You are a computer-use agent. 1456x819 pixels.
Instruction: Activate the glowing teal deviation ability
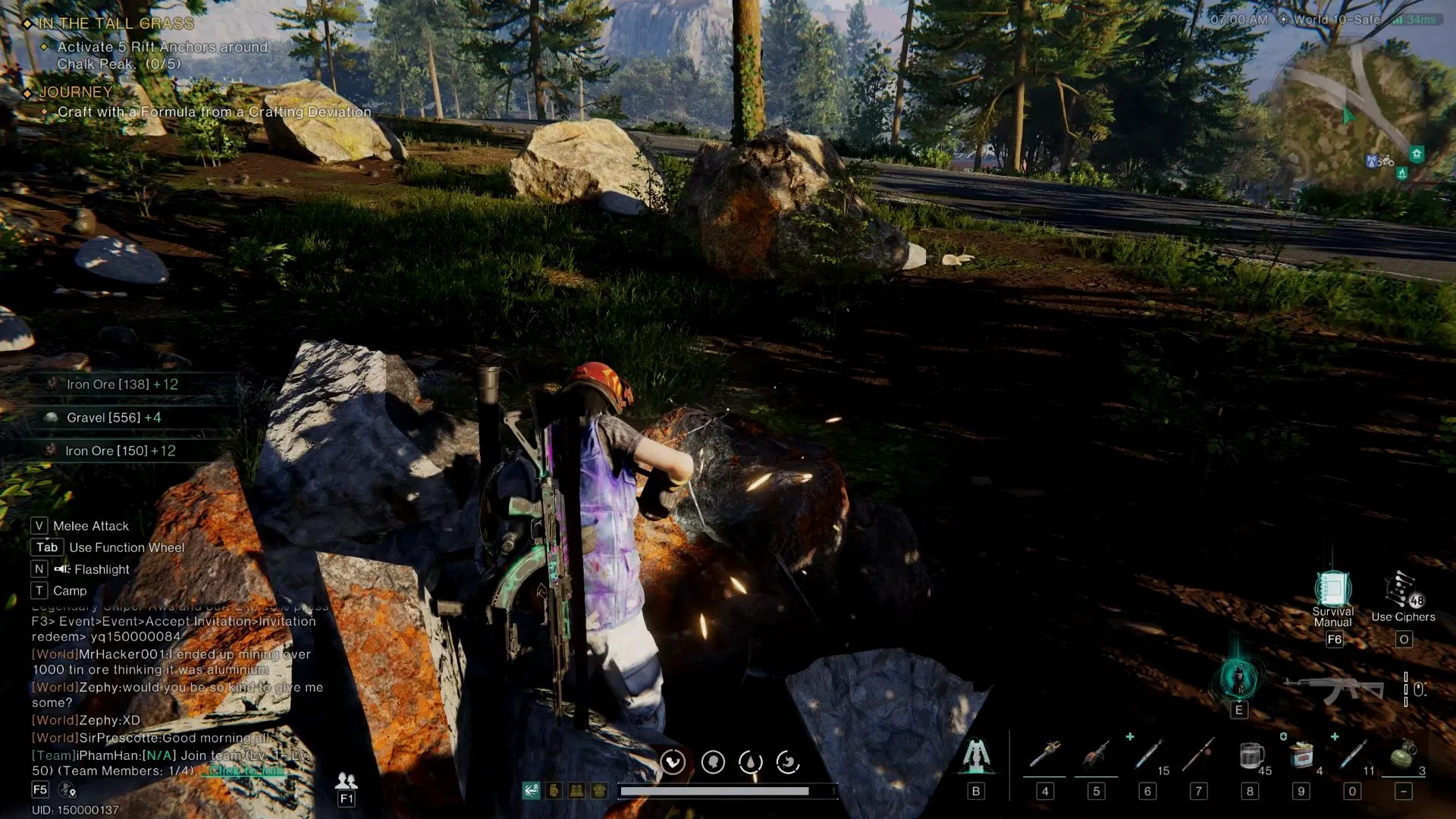pos(1238,679)
